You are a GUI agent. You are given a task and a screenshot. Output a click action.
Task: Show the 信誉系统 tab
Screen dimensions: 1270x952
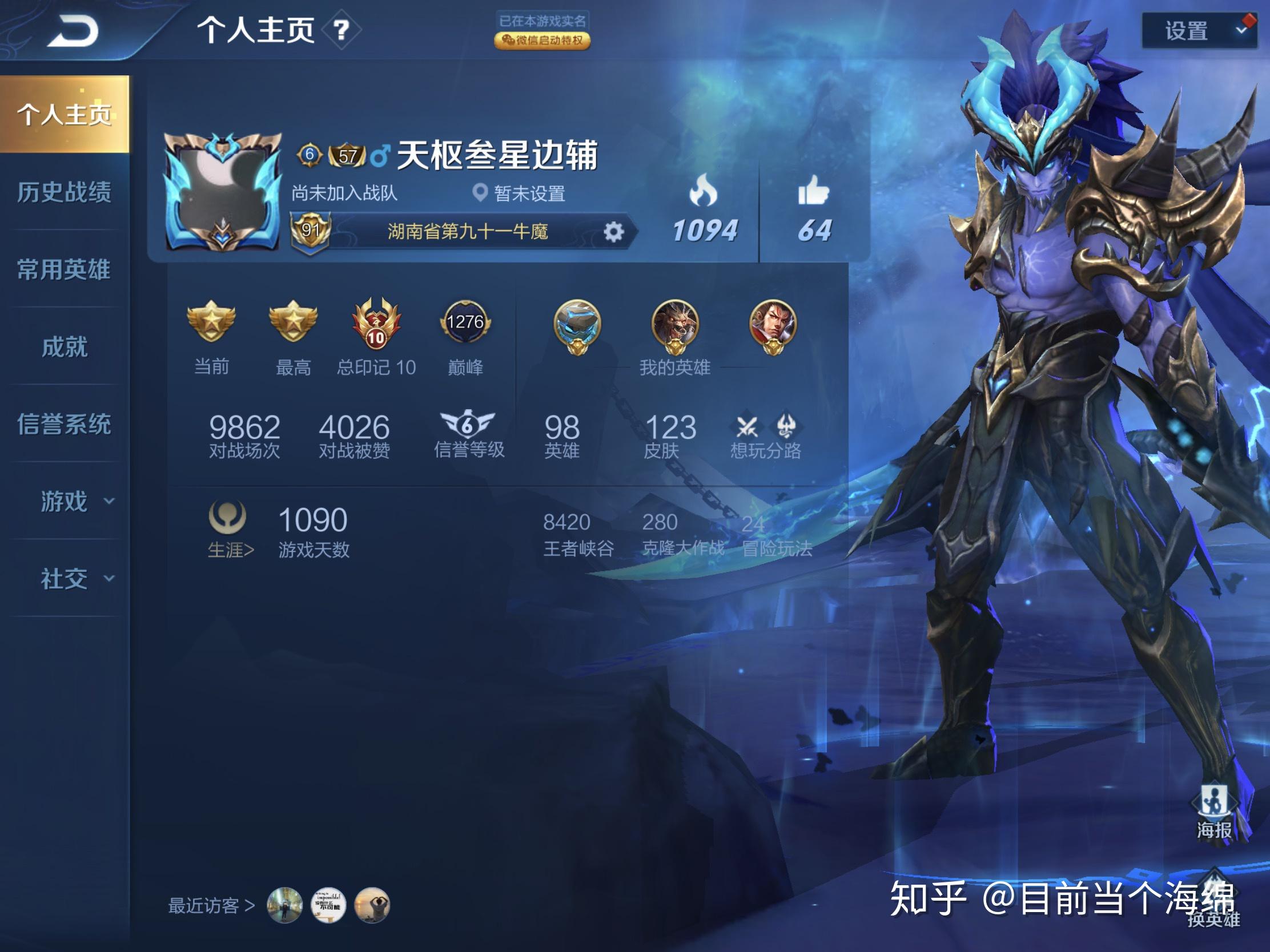[x=65, y=425]
